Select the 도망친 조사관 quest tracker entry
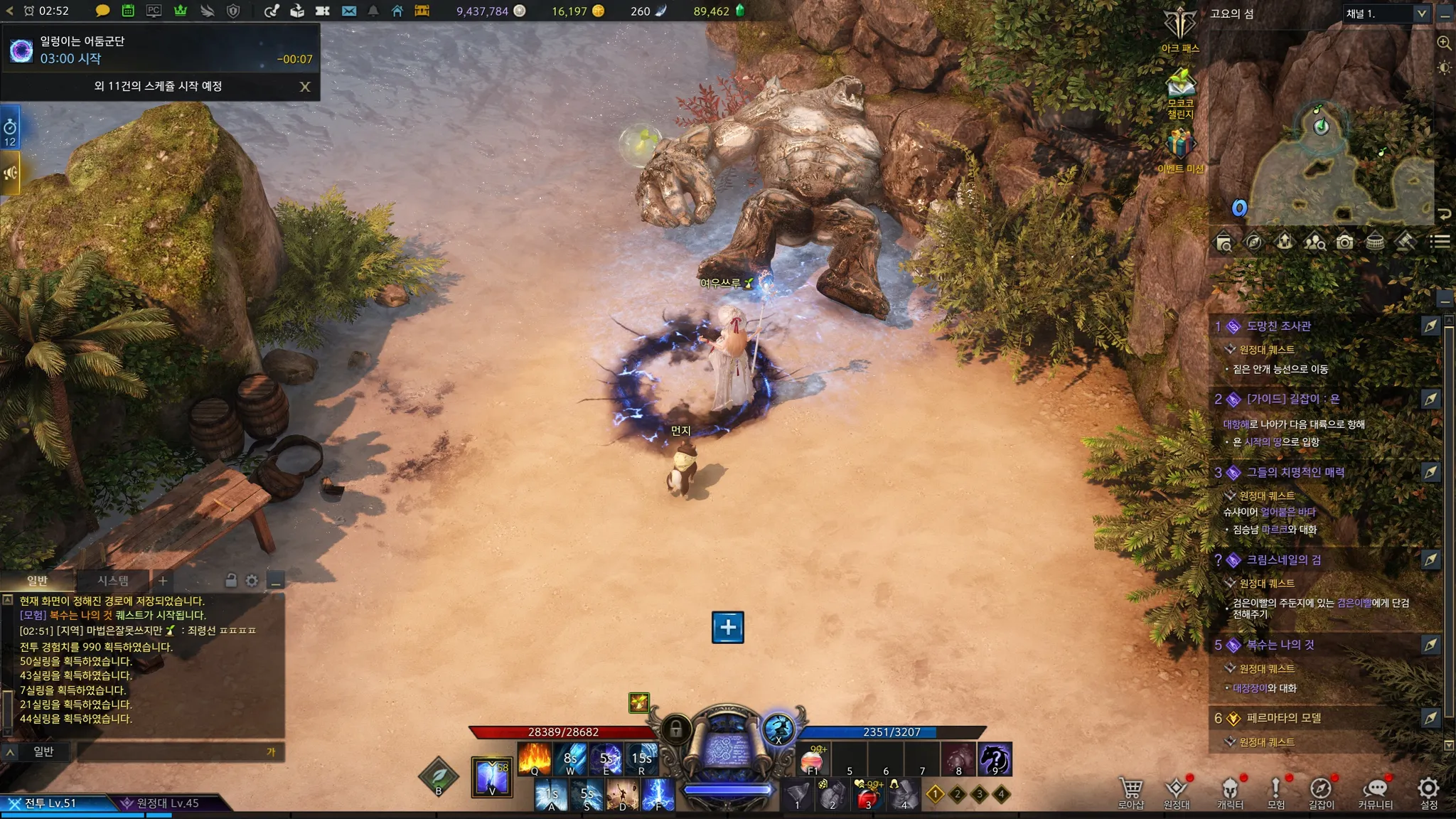This screenshot has height=819, width=1456. click(x=1278, y=326)
